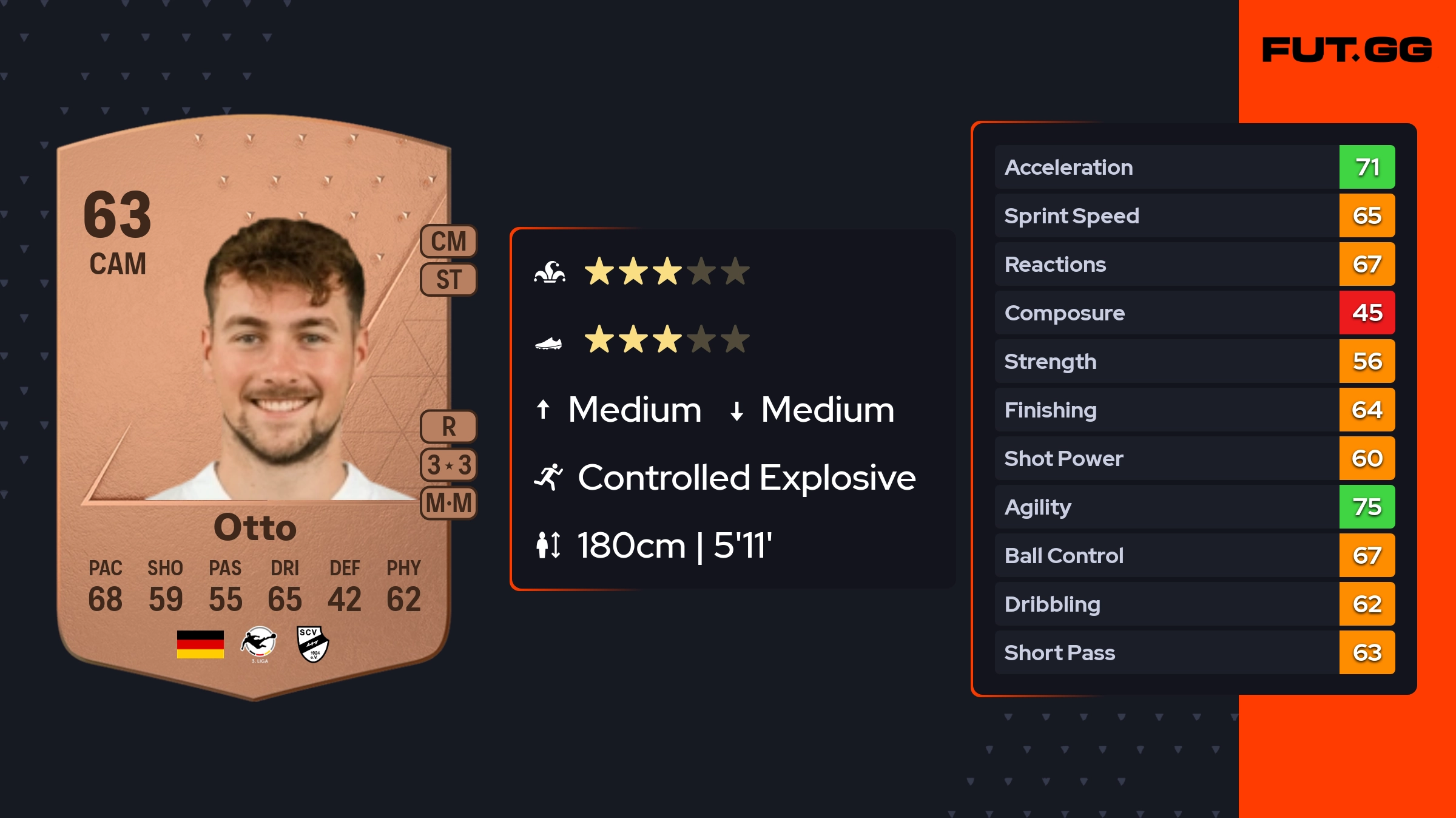1456x818 pixels.
Task: Select the Agility stat row
Action: [1194, 507]
